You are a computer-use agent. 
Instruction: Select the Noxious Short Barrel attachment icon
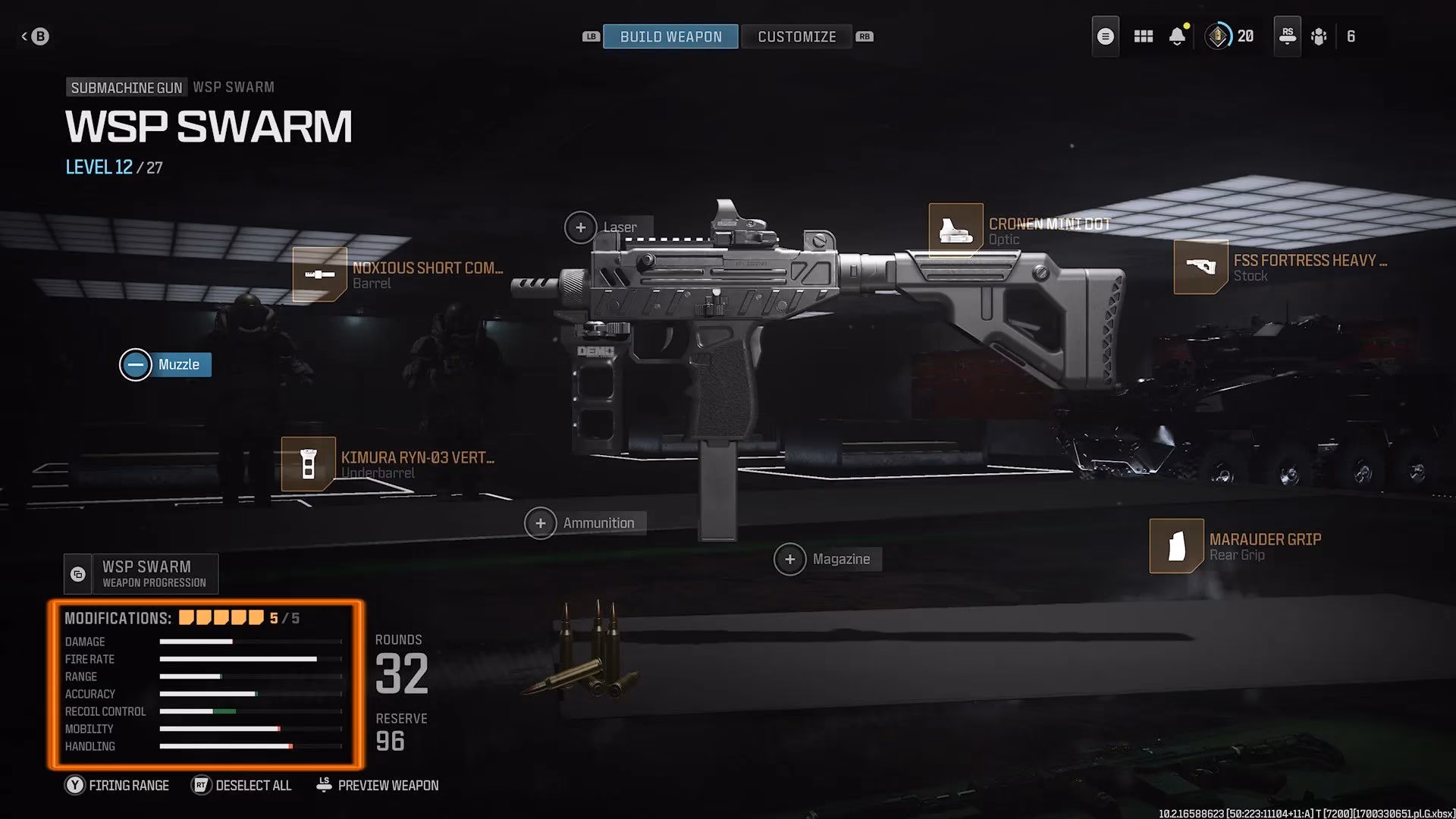[x=319, y=274]
